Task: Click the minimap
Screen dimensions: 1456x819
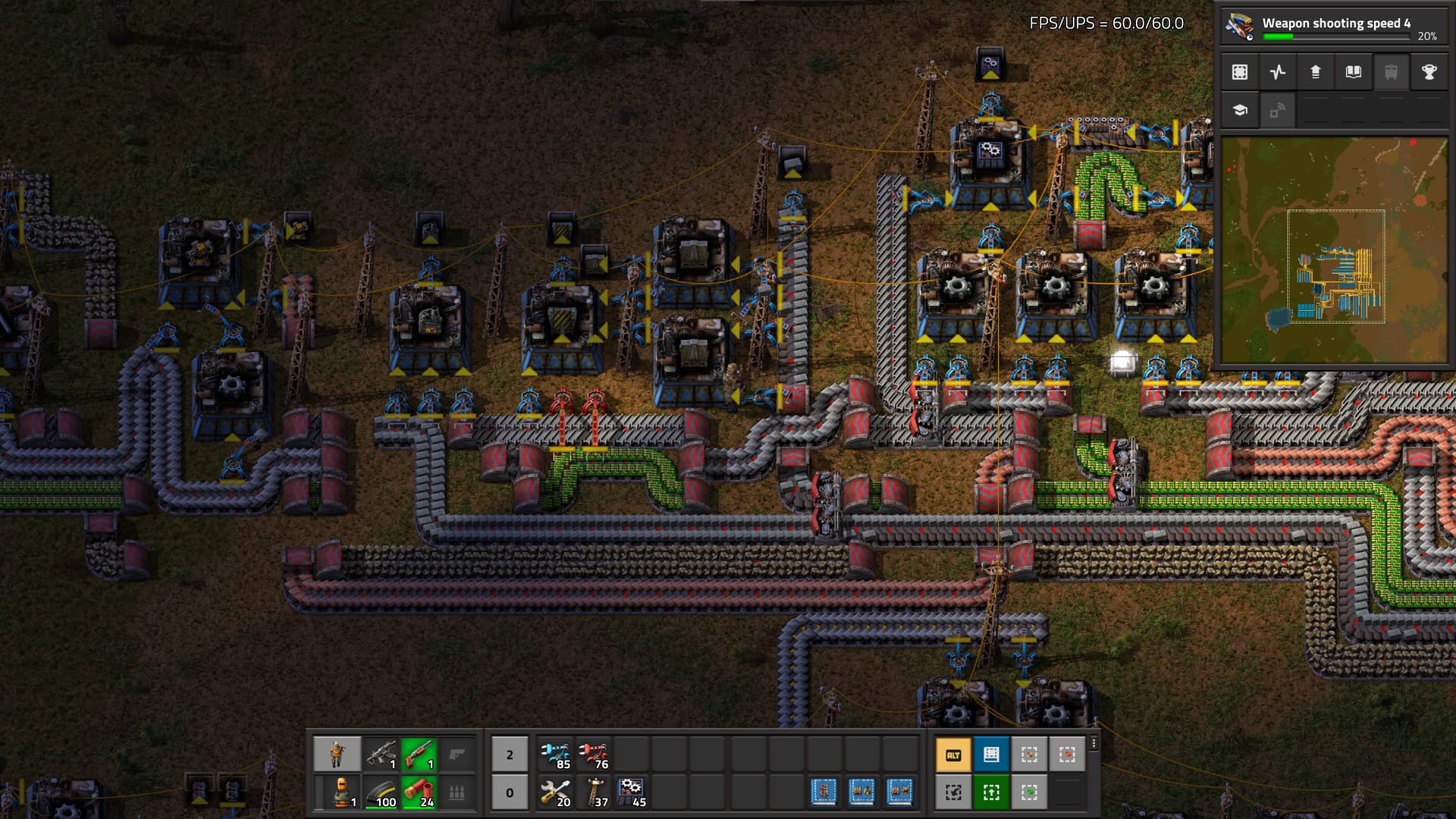Action: [1334, 250]
